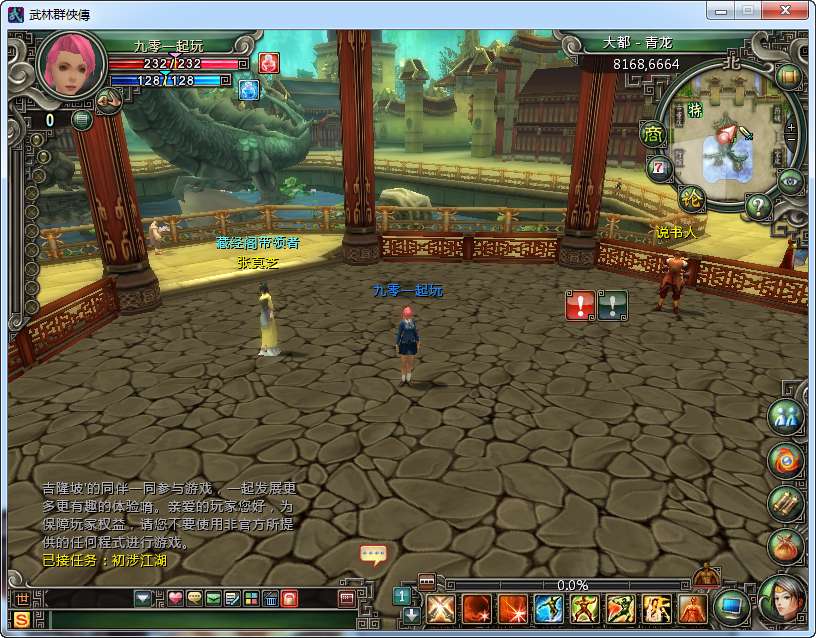The height and width of the screenshot is (638, 816).
Task: Open the computer monitor system menu
Action: pyautogui.click(x=732, y=606)
